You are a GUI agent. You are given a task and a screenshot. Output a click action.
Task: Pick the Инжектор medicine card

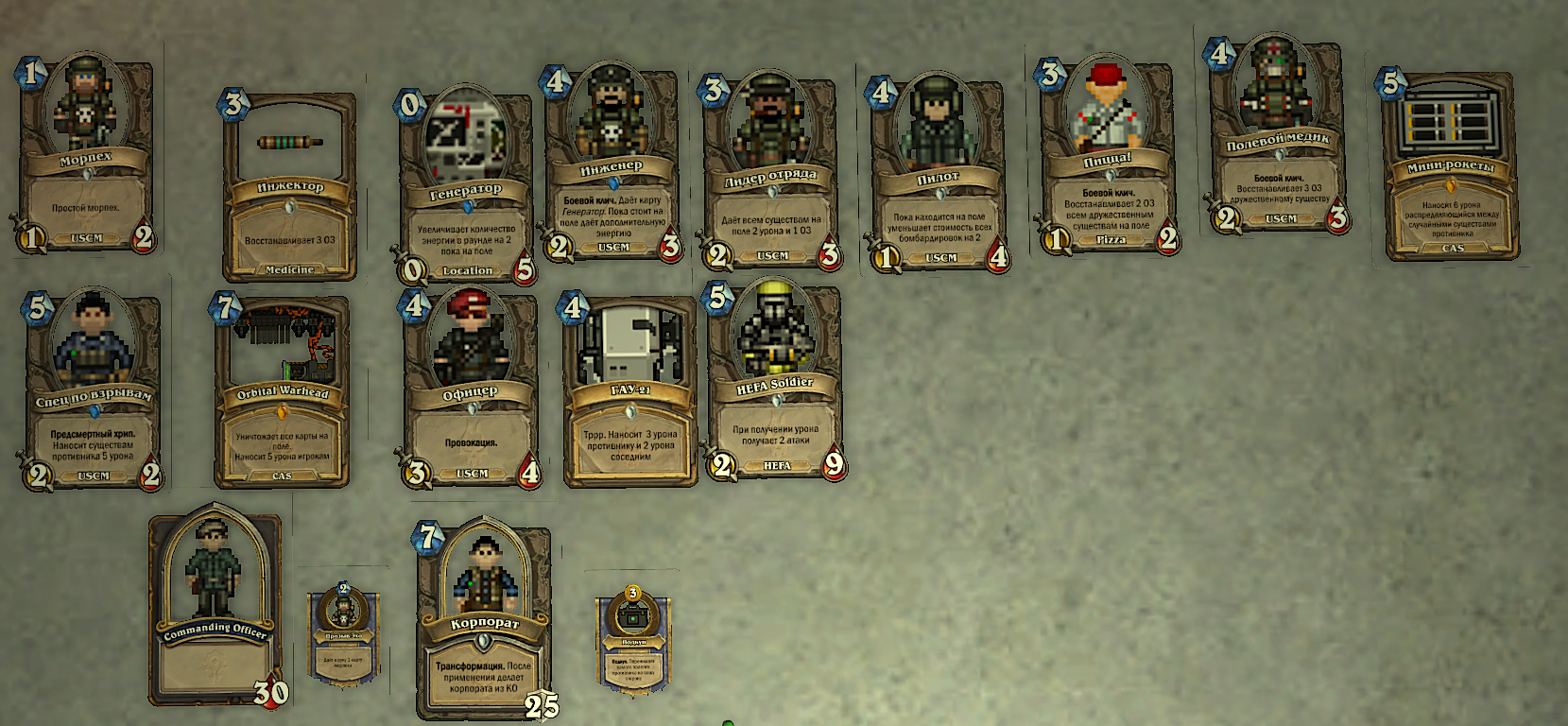click(x=289, y=186)
